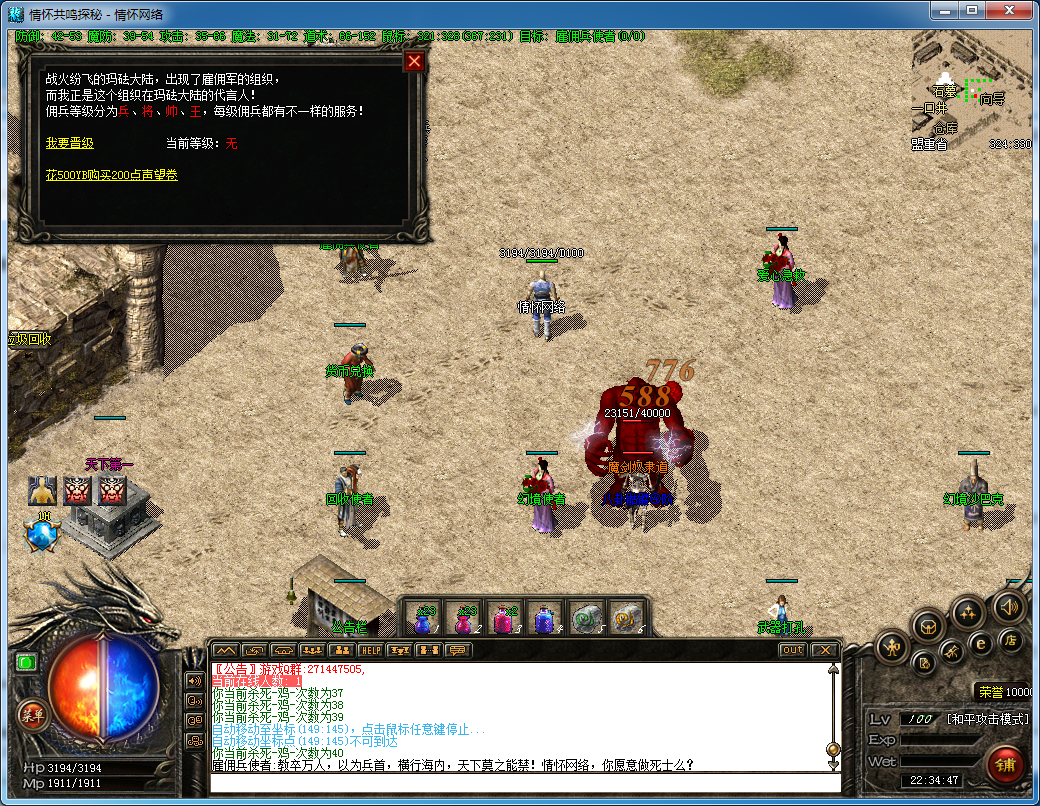Use the orange scroll in slot 6
The height and width of the screenshot is (806, 1040).
pos(625,620)
